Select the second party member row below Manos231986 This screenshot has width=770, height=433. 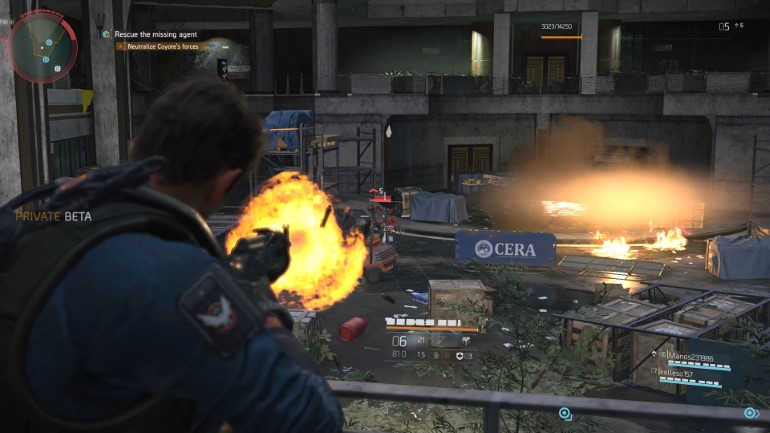pyautogui.click(x=684, y=372)
